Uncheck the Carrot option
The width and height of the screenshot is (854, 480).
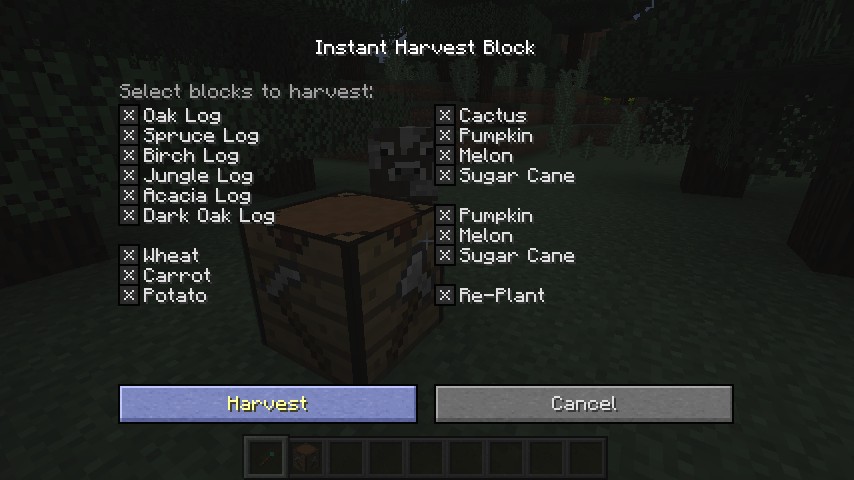[129, 276]
